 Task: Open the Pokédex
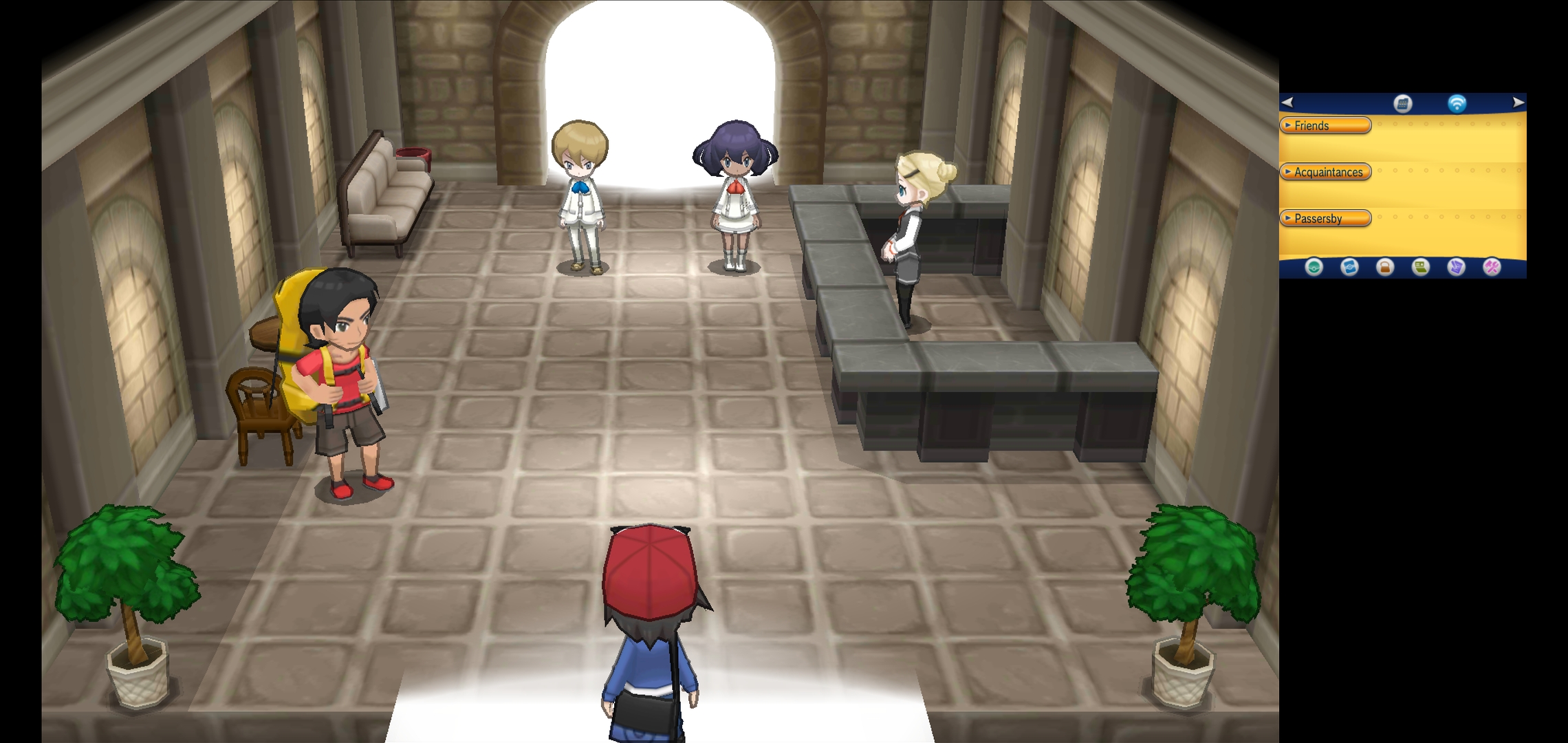tap(1349, 267)
